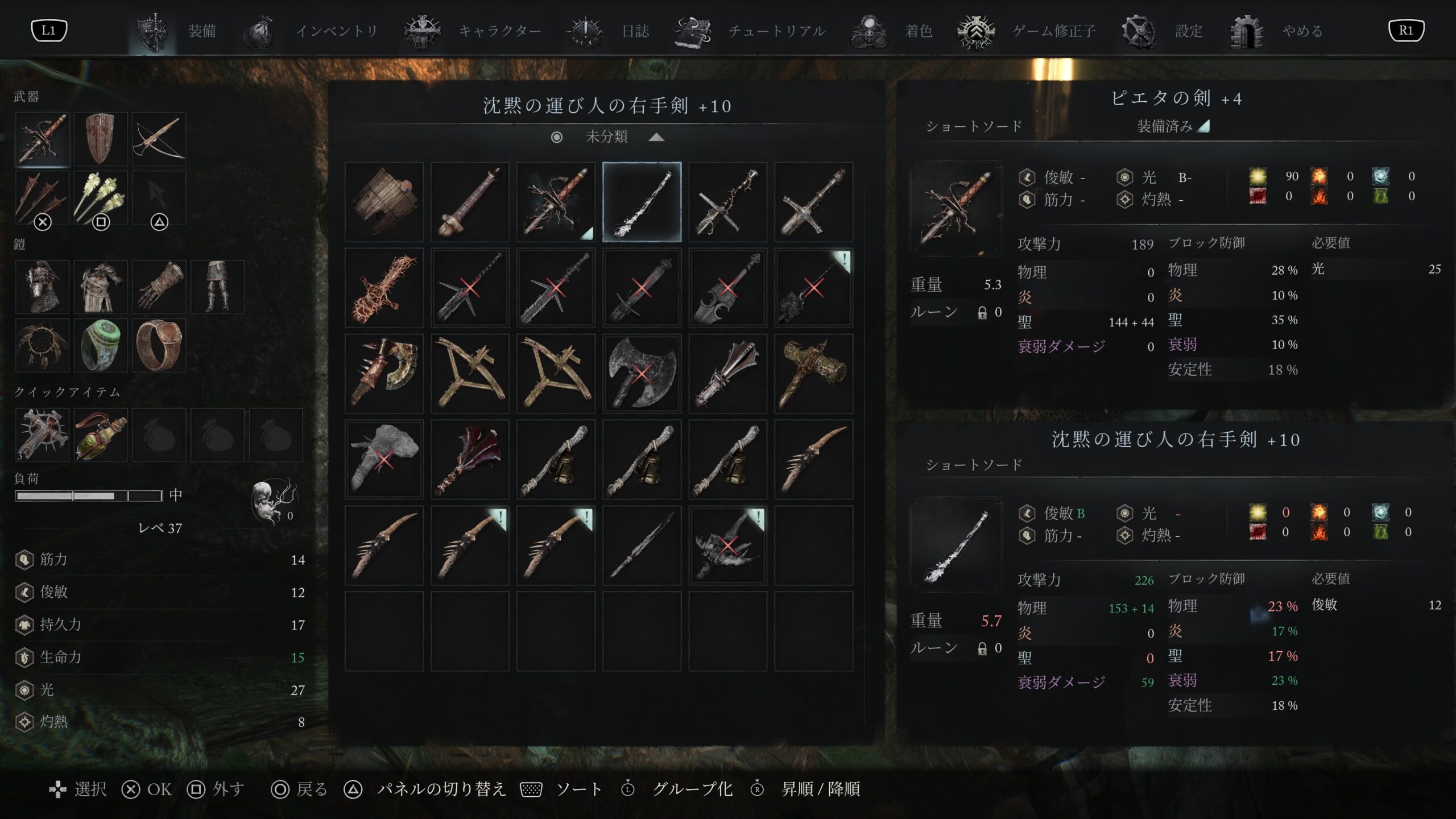Open the equipped helmet armor slot
1456x819 pixels.
(42, 287)
